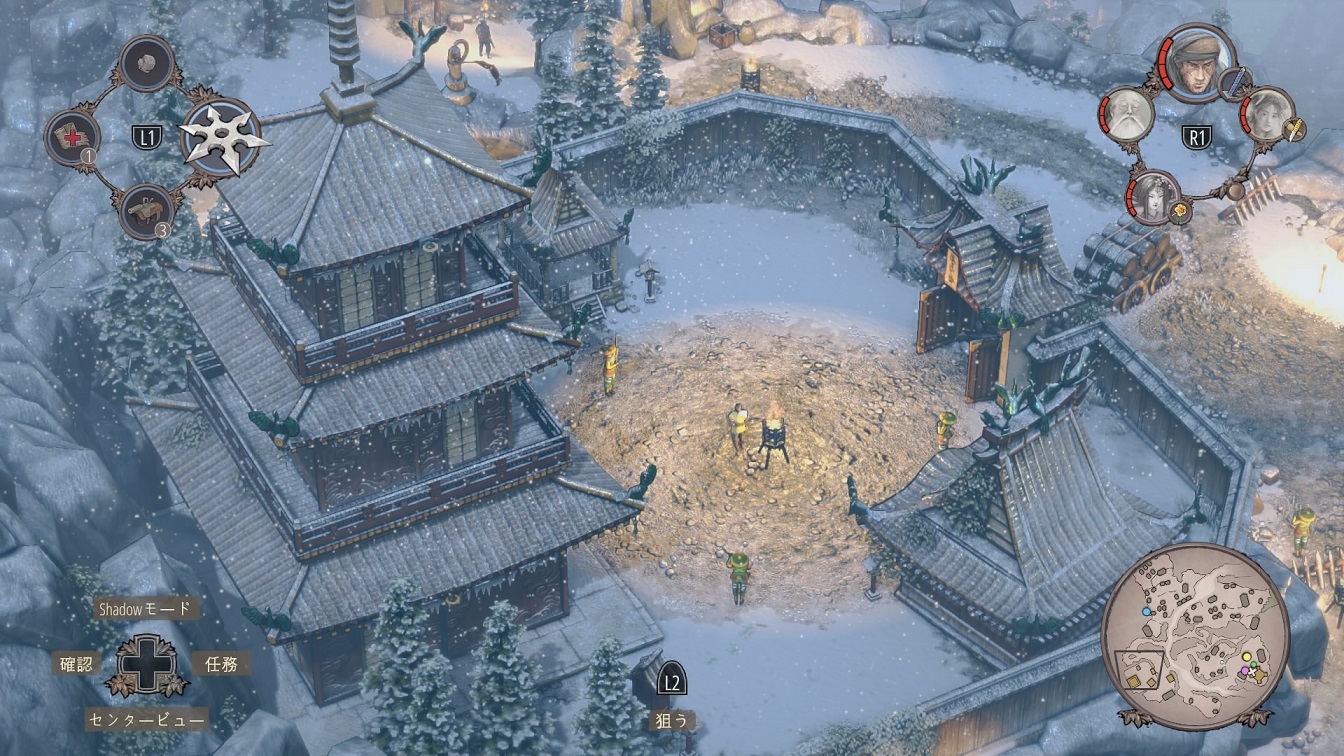This screenshot has width=1344, height=756.
Task: Choose the stone throw ability
Action: pos(148,63)
